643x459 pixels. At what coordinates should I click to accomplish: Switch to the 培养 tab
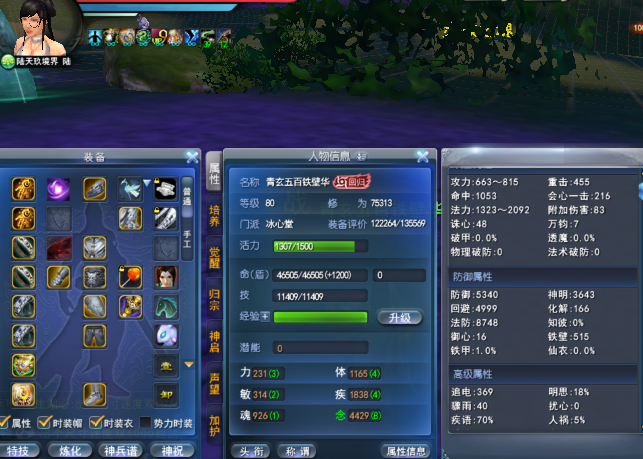click(x=213, y=216)
